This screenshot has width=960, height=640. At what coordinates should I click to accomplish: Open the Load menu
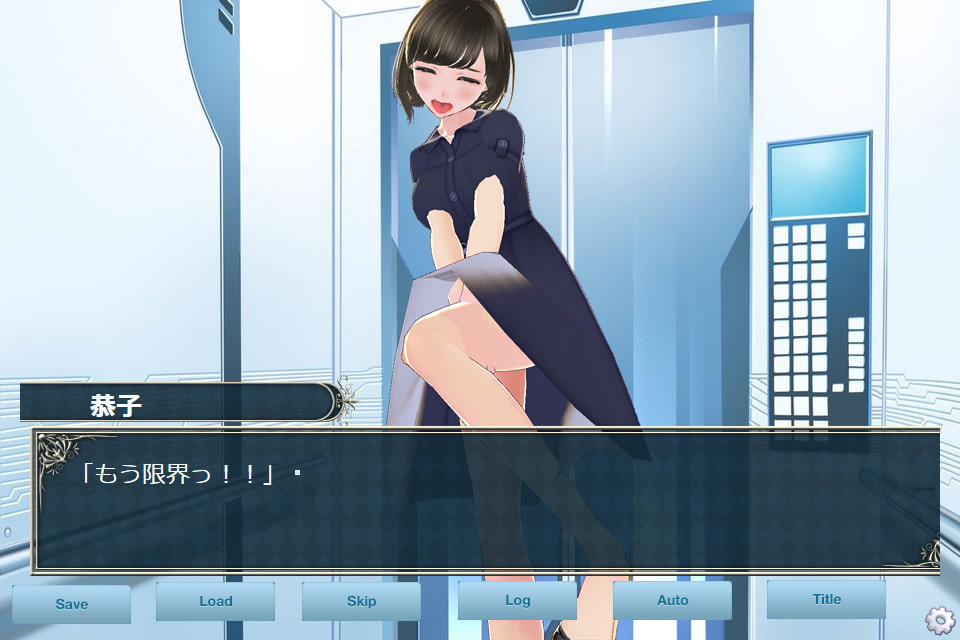(x=215, y=602)
